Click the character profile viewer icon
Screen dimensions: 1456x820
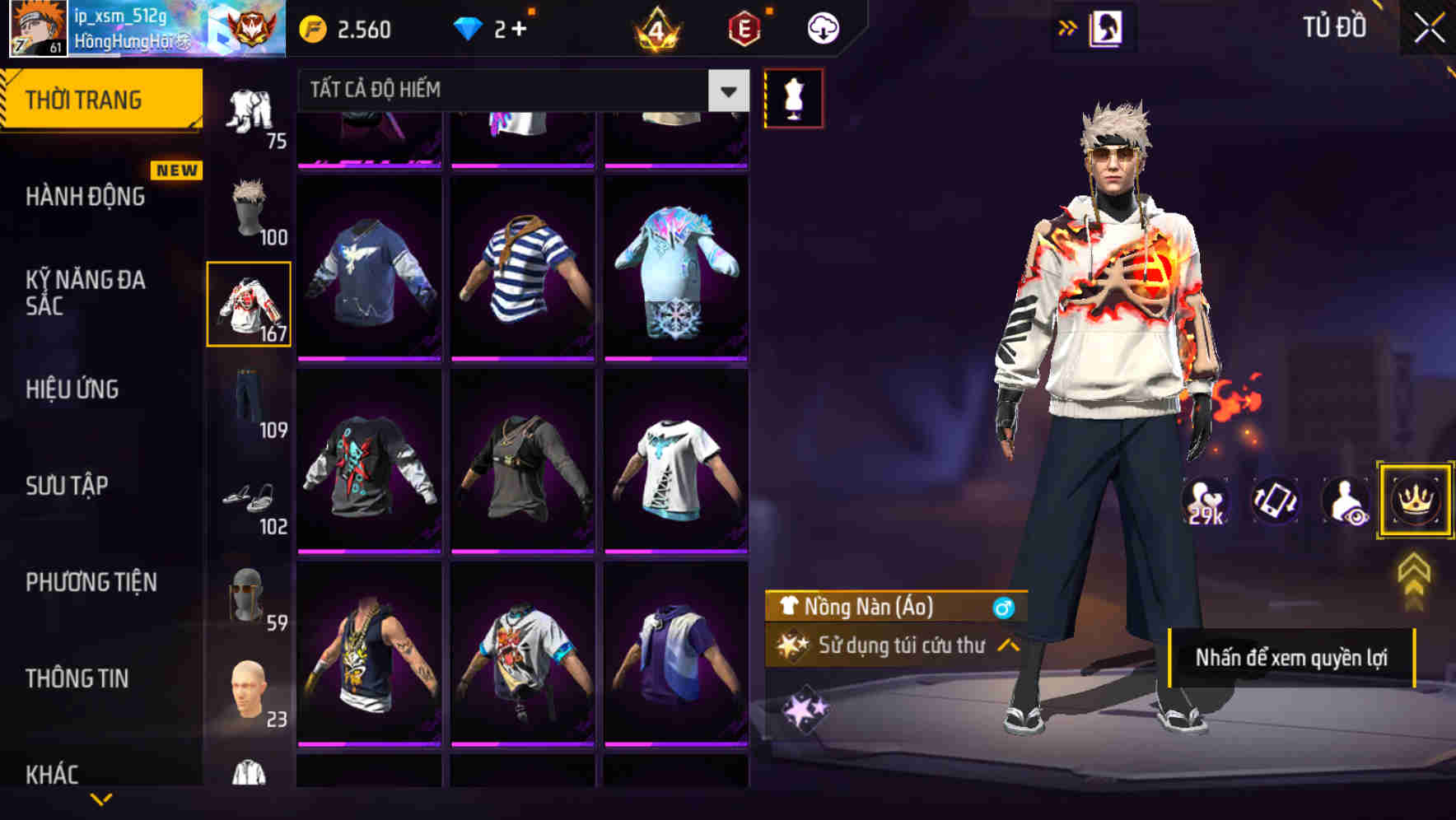(1342, 501)
